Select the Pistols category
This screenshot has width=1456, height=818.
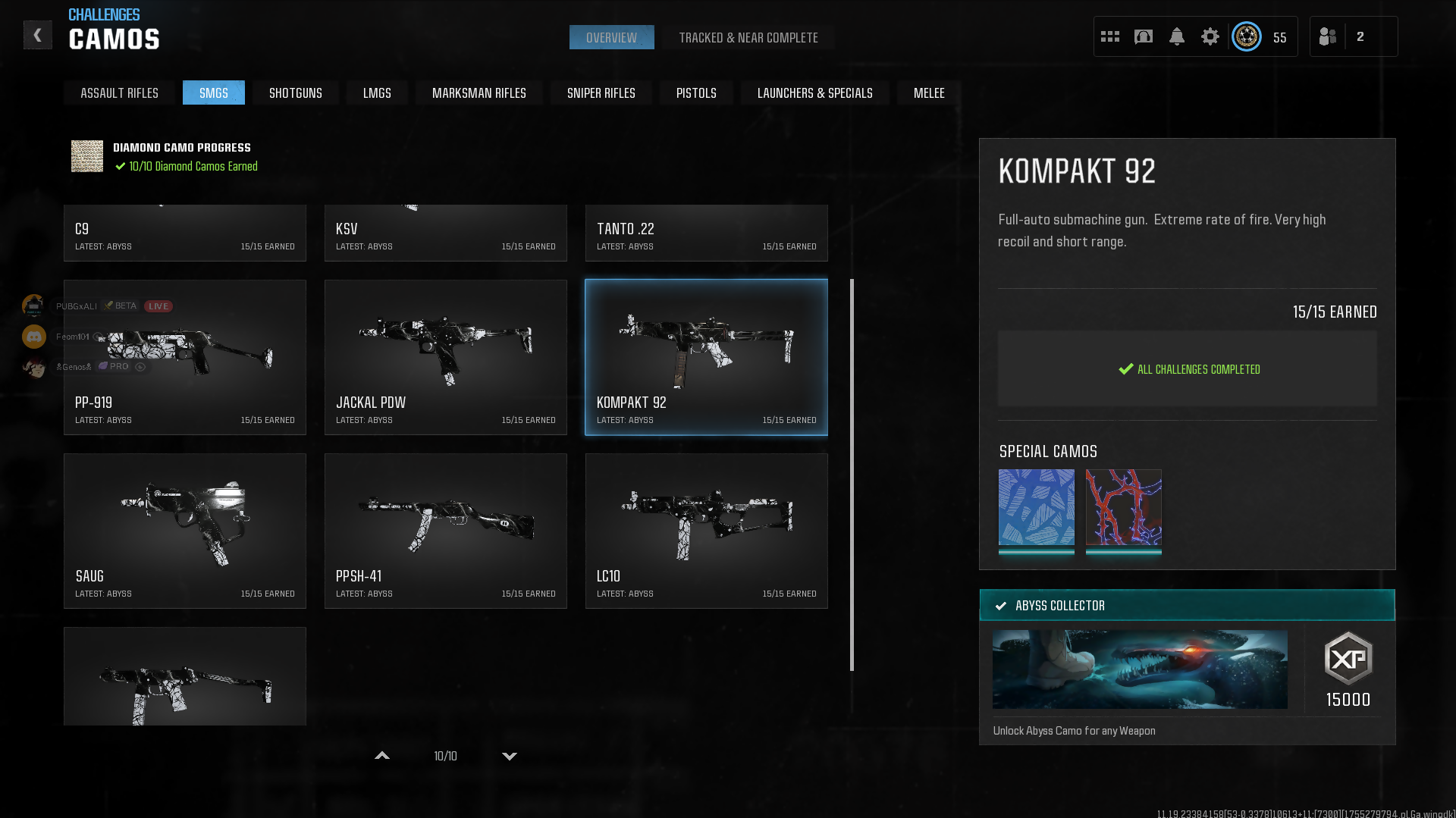[x=695, y=93]
